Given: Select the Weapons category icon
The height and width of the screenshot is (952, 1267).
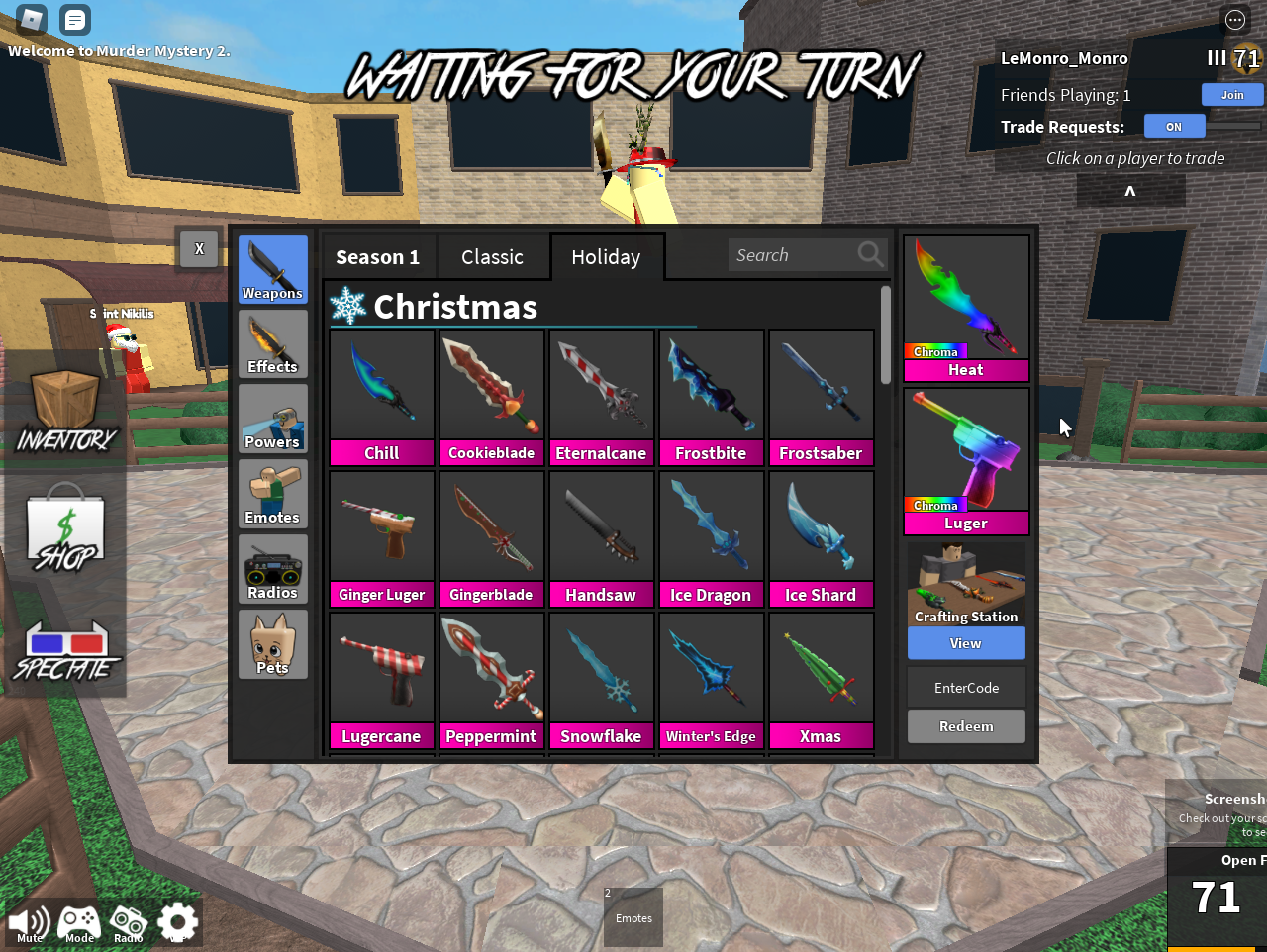Looking at the screenshot, I should [272, 268].
